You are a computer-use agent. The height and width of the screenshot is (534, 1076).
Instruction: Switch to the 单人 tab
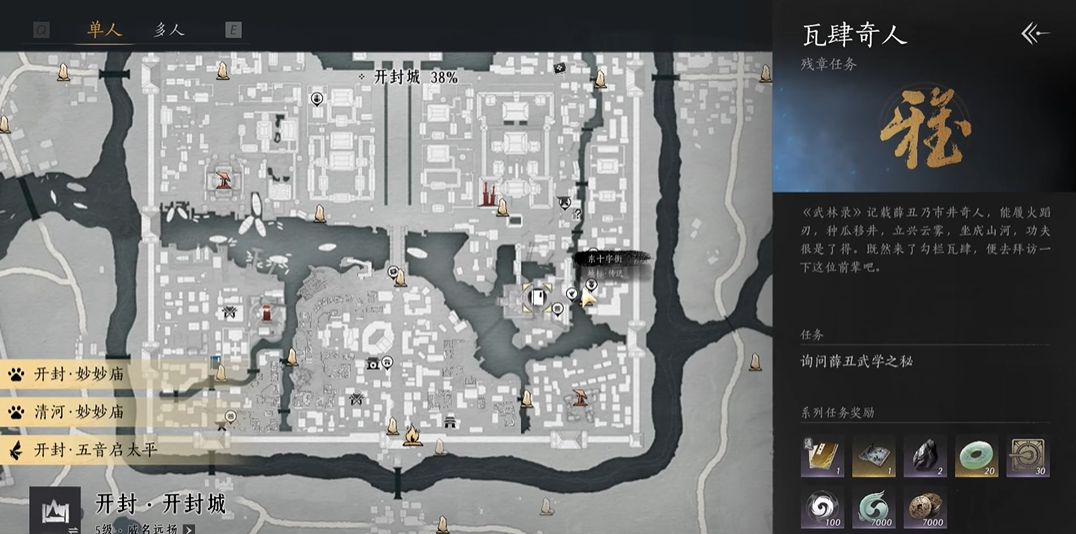(x=104, y=29)
